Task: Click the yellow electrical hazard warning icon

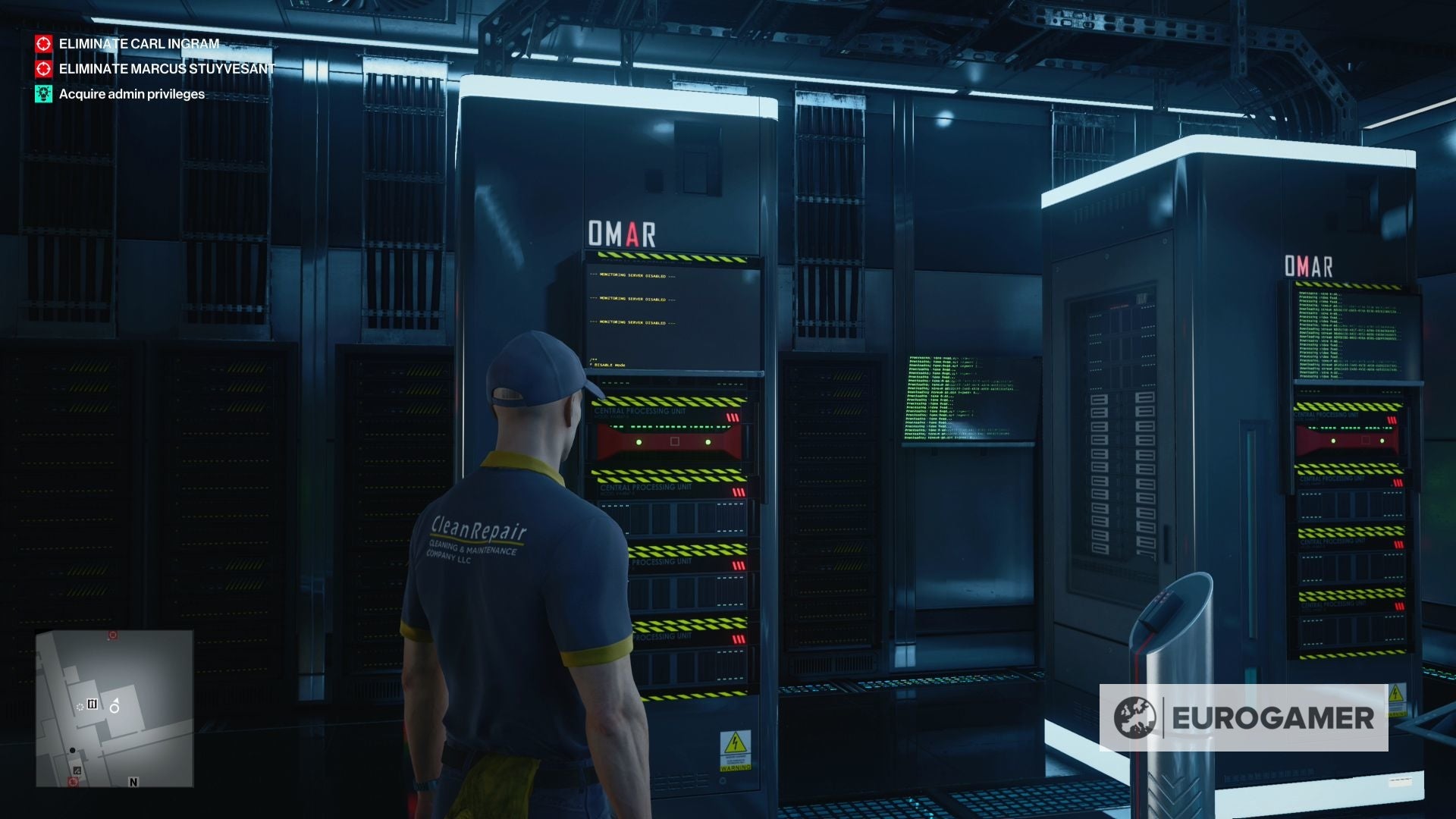Action: pyautogui.click(x=736, y=743)
